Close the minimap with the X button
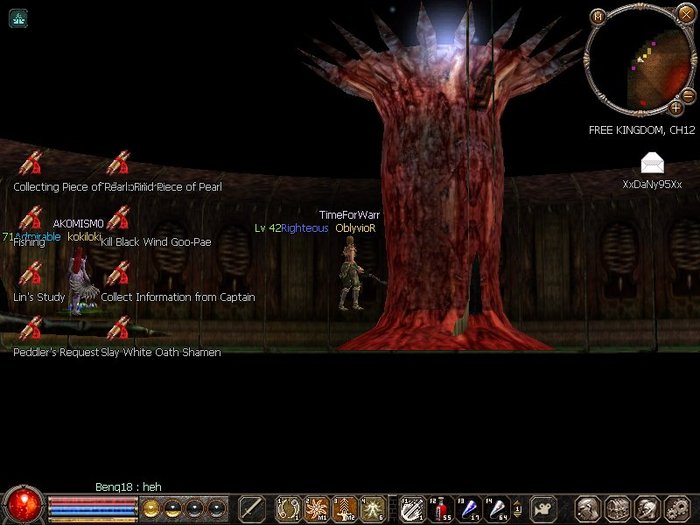 (x=685, y=14)
